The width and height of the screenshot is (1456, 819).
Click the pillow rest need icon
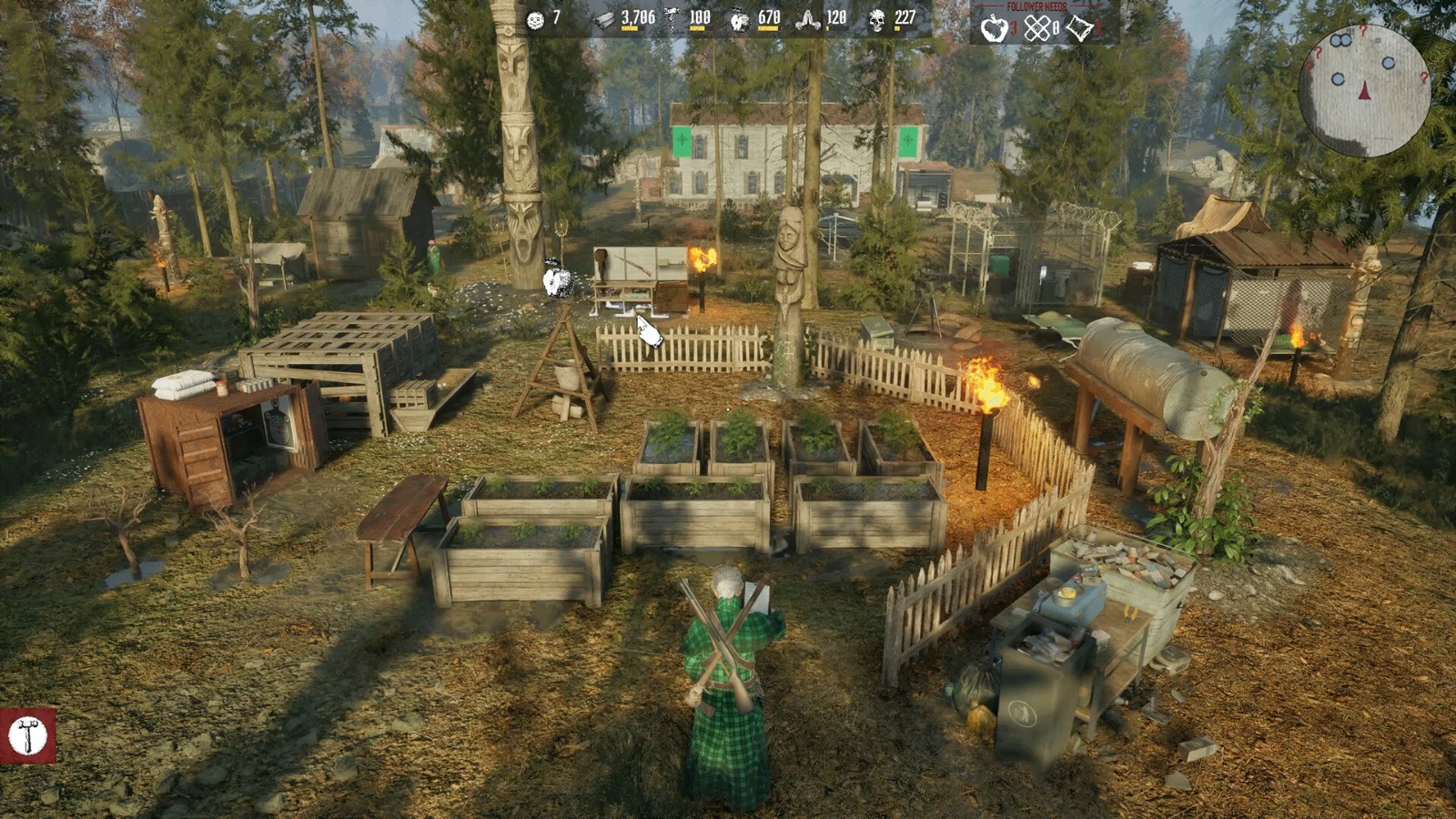click(1079, 29)
